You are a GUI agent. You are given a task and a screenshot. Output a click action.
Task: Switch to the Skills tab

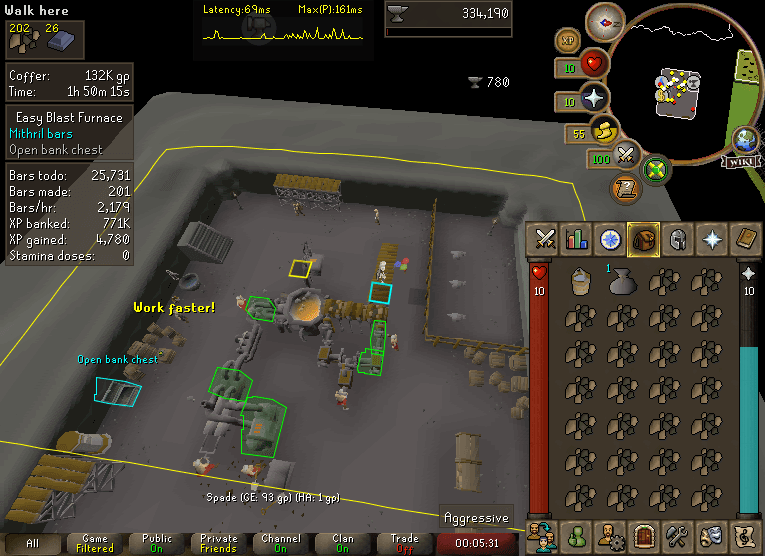pos(577,239)
